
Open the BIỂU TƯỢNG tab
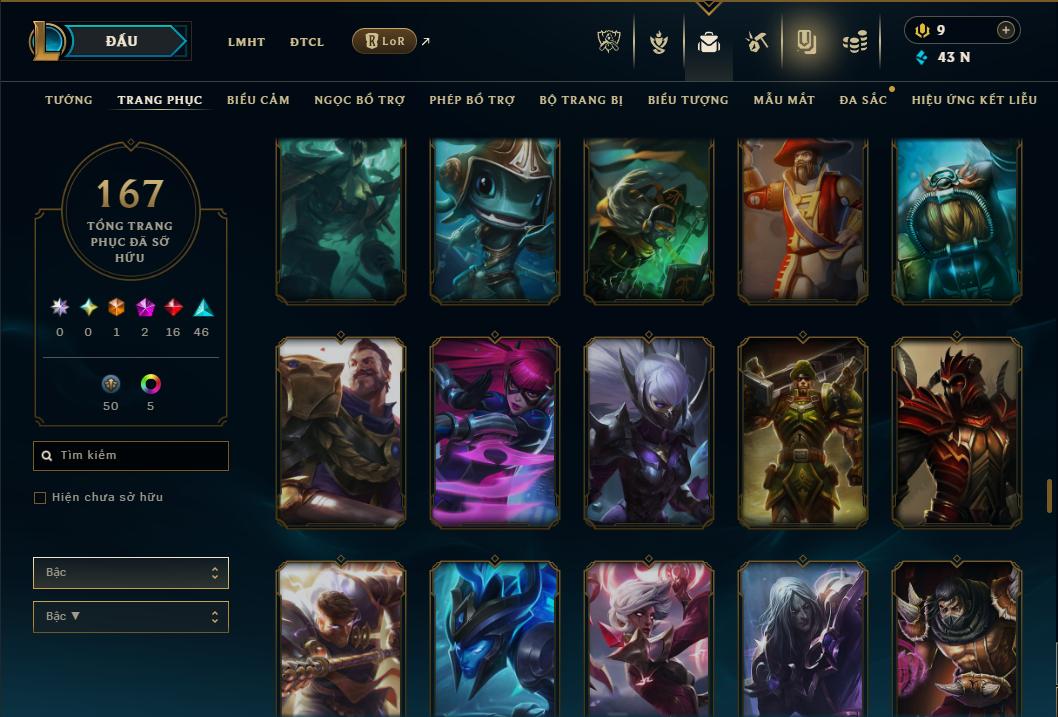pos(688,100)
